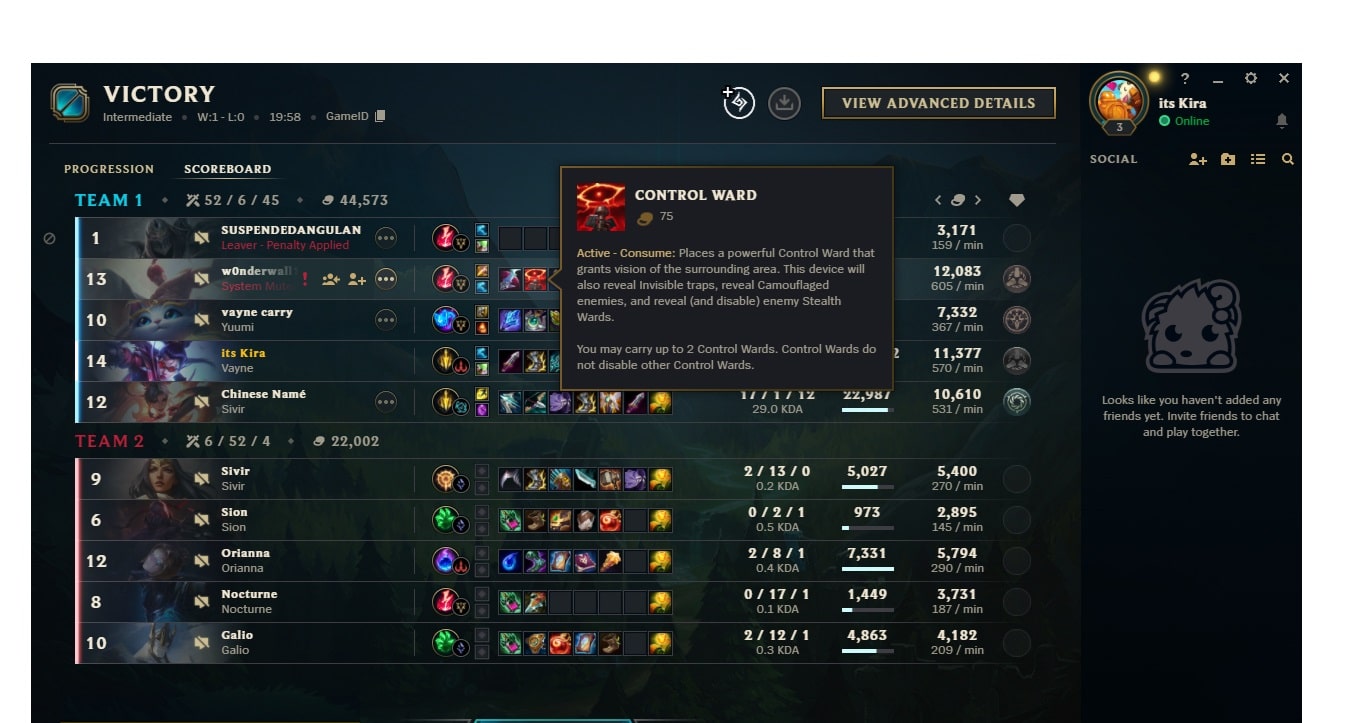Switch to the Progression tab
This screenshot has width=1366, height=723.
point(109,169)
